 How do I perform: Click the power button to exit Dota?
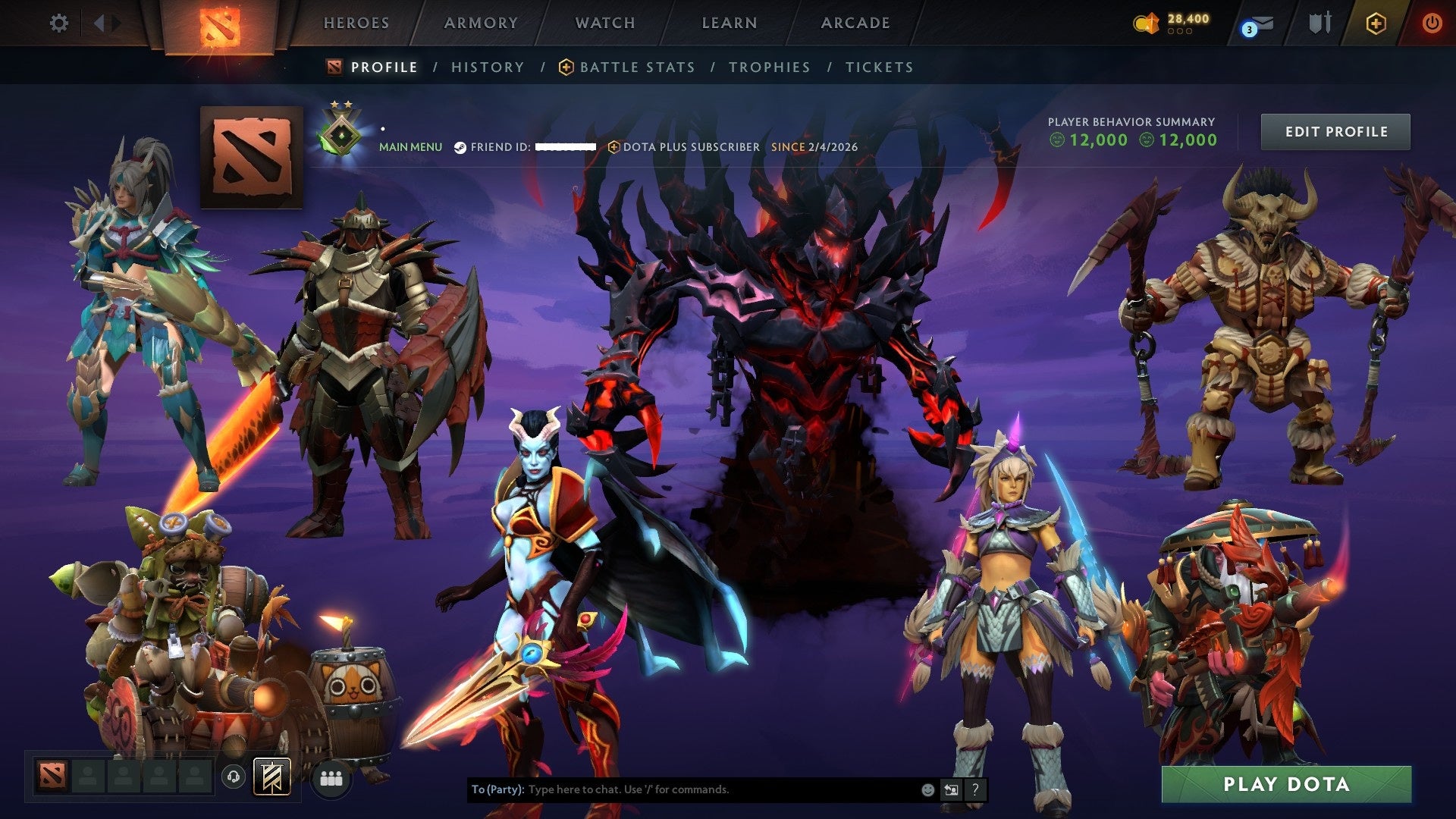point(1433,23)
